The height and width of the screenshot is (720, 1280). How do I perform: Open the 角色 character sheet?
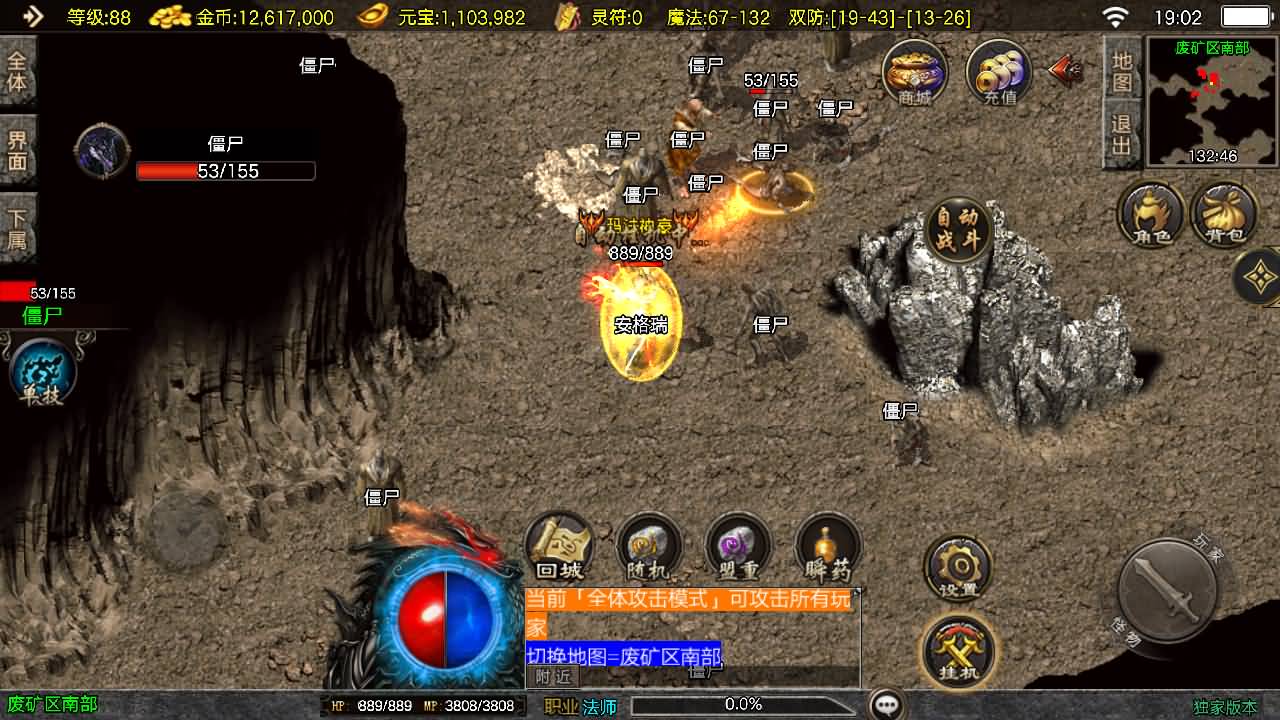pos(1151,214)
